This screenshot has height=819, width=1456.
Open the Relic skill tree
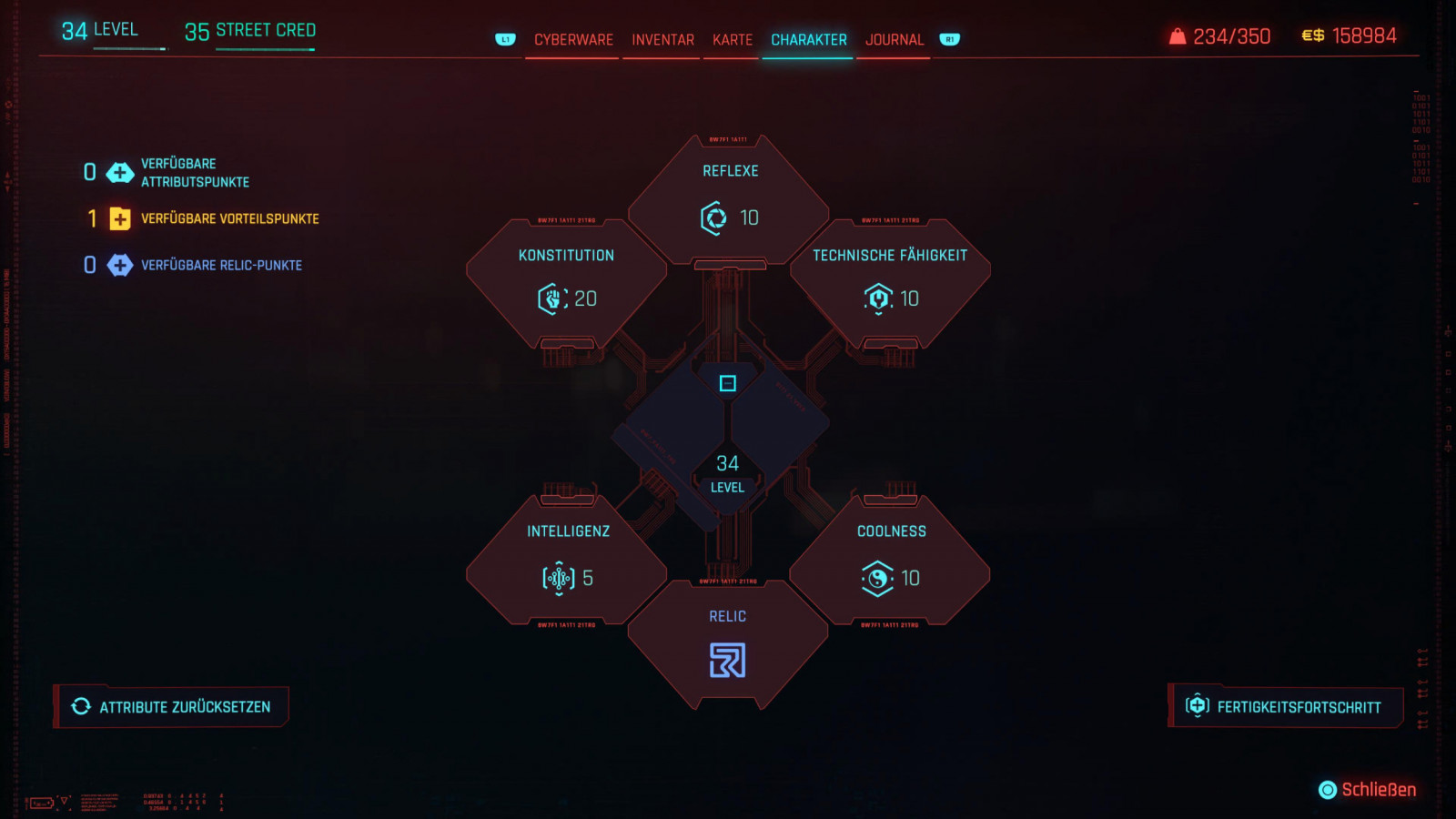pyautogui.click(x=728, y=644)
